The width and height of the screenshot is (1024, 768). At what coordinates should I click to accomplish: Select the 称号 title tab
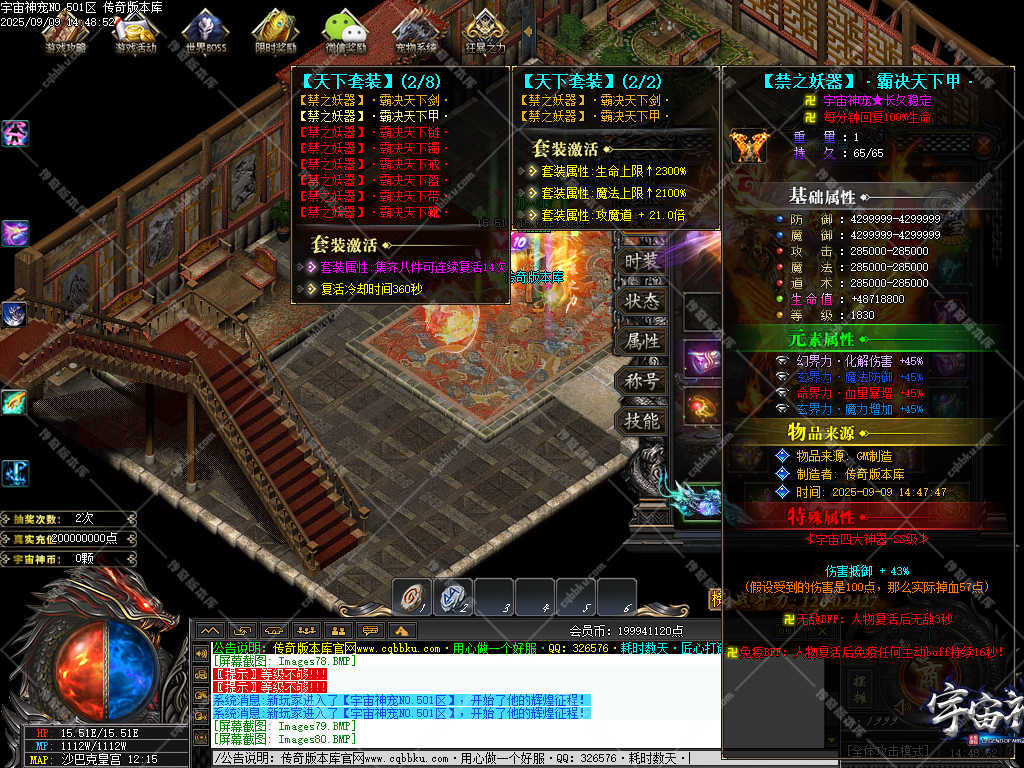[x=641, y=381]
